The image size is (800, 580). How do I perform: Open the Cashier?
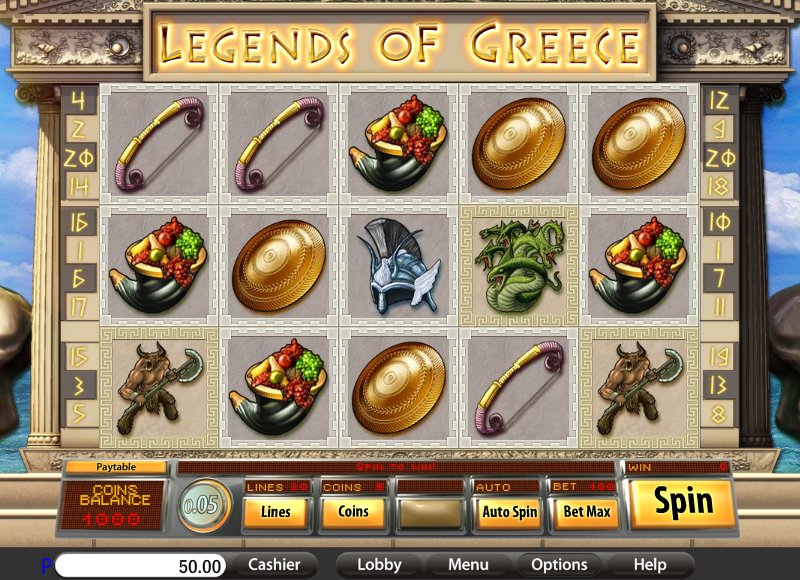point(275,565)
